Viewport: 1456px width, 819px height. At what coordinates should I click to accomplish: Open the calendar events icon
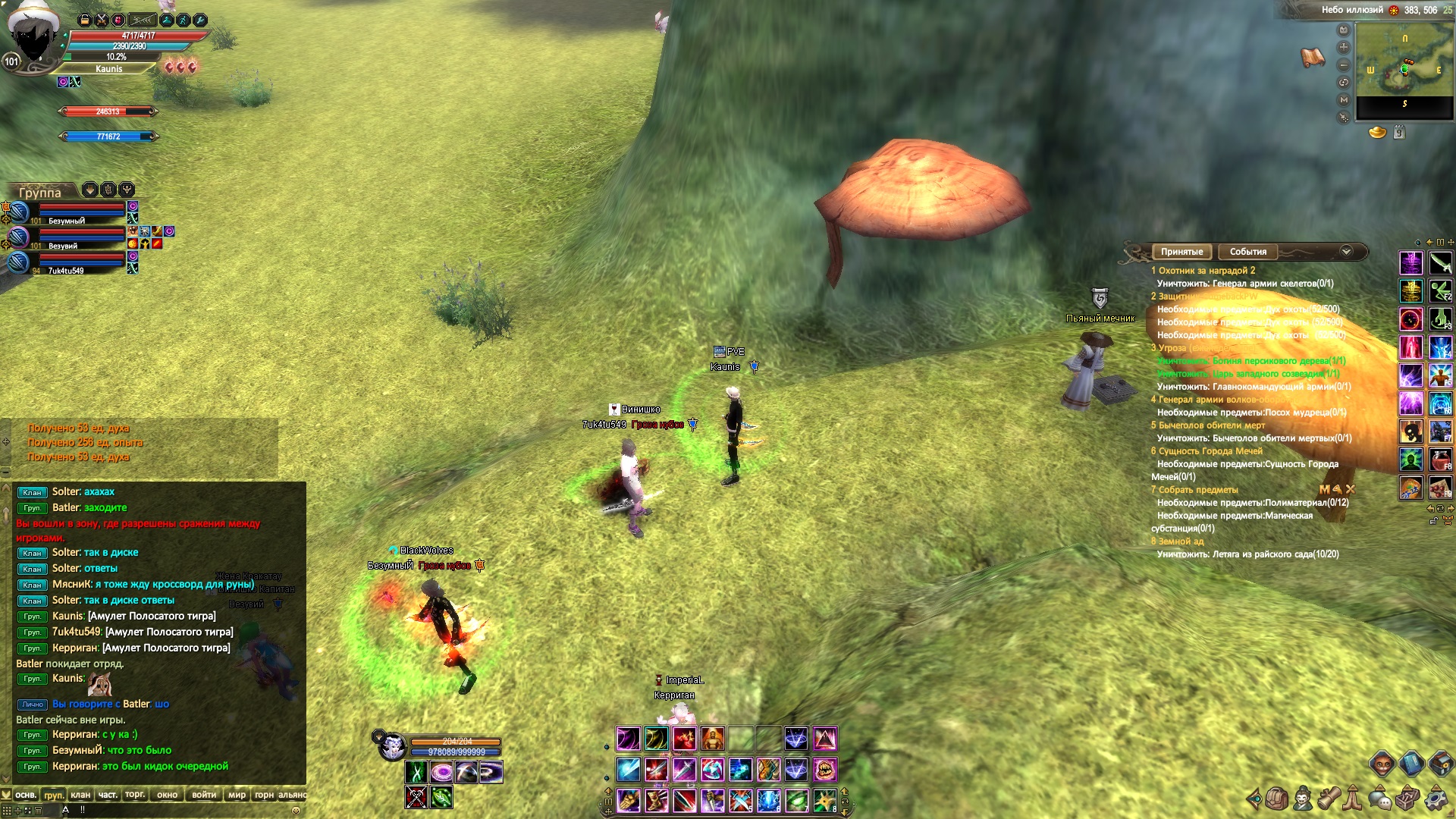tap(1400, 133)
